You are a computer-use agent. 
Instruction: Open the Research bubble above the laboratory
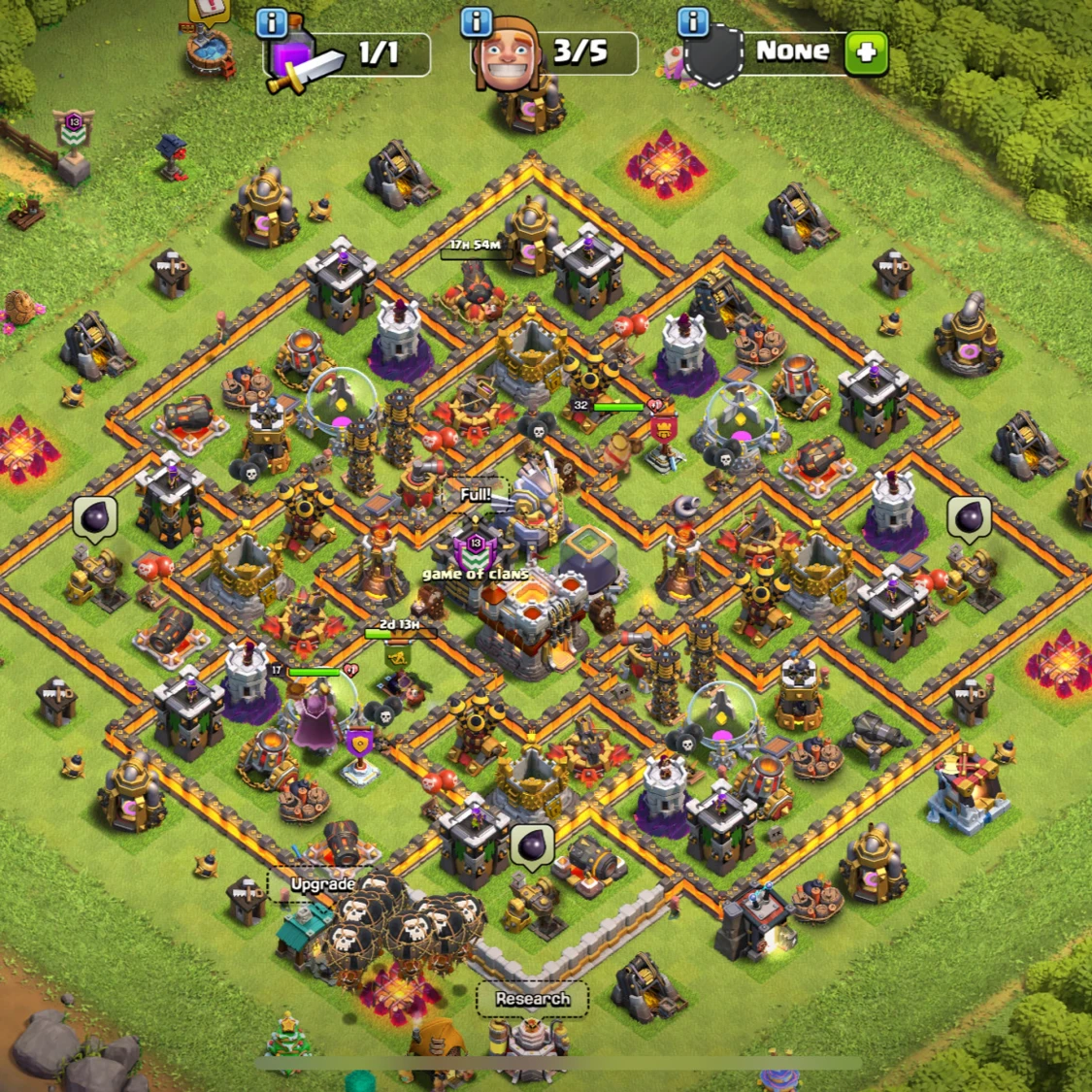(532, 999)
